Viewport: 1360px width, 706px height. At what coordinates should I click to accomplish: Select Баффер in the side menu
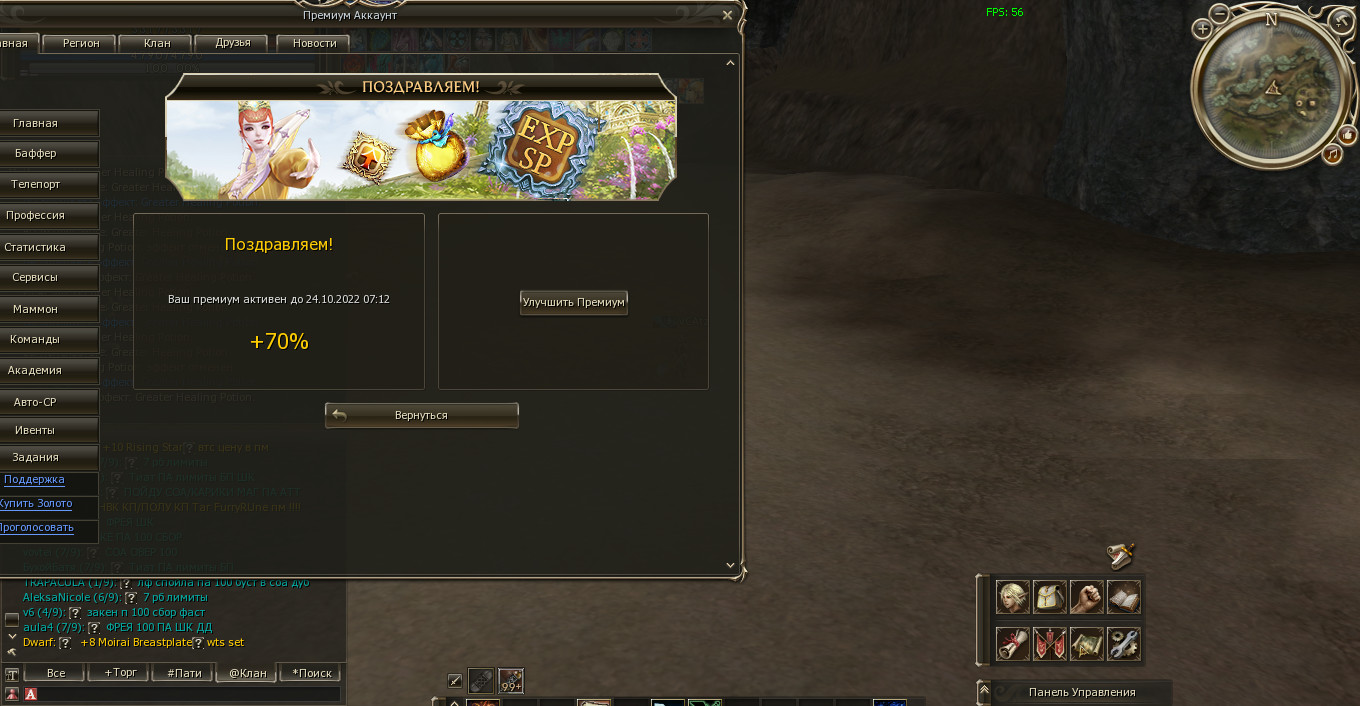click(x=36, y=154)
